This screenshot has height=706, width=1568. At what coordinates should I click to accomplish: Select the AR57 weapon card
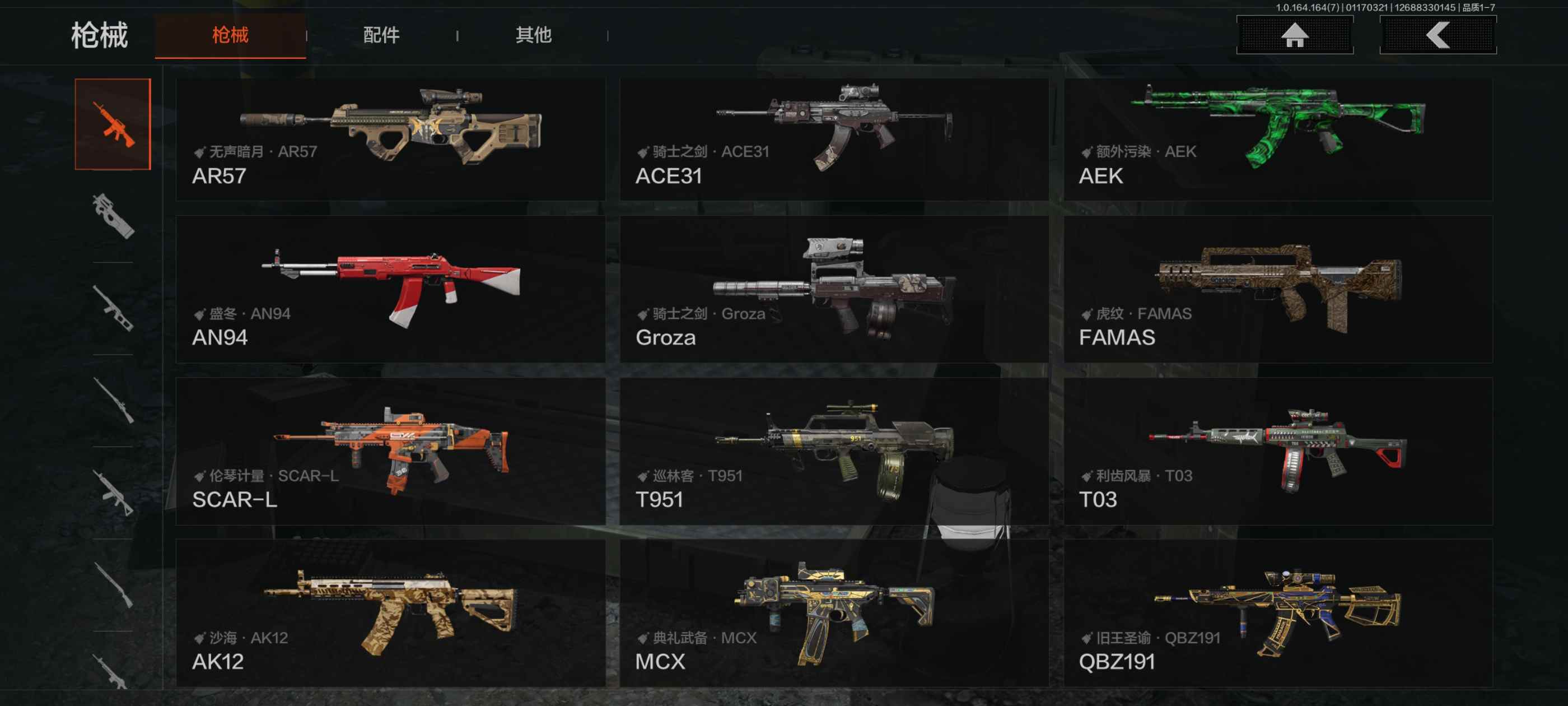click(x=390, y=140)
